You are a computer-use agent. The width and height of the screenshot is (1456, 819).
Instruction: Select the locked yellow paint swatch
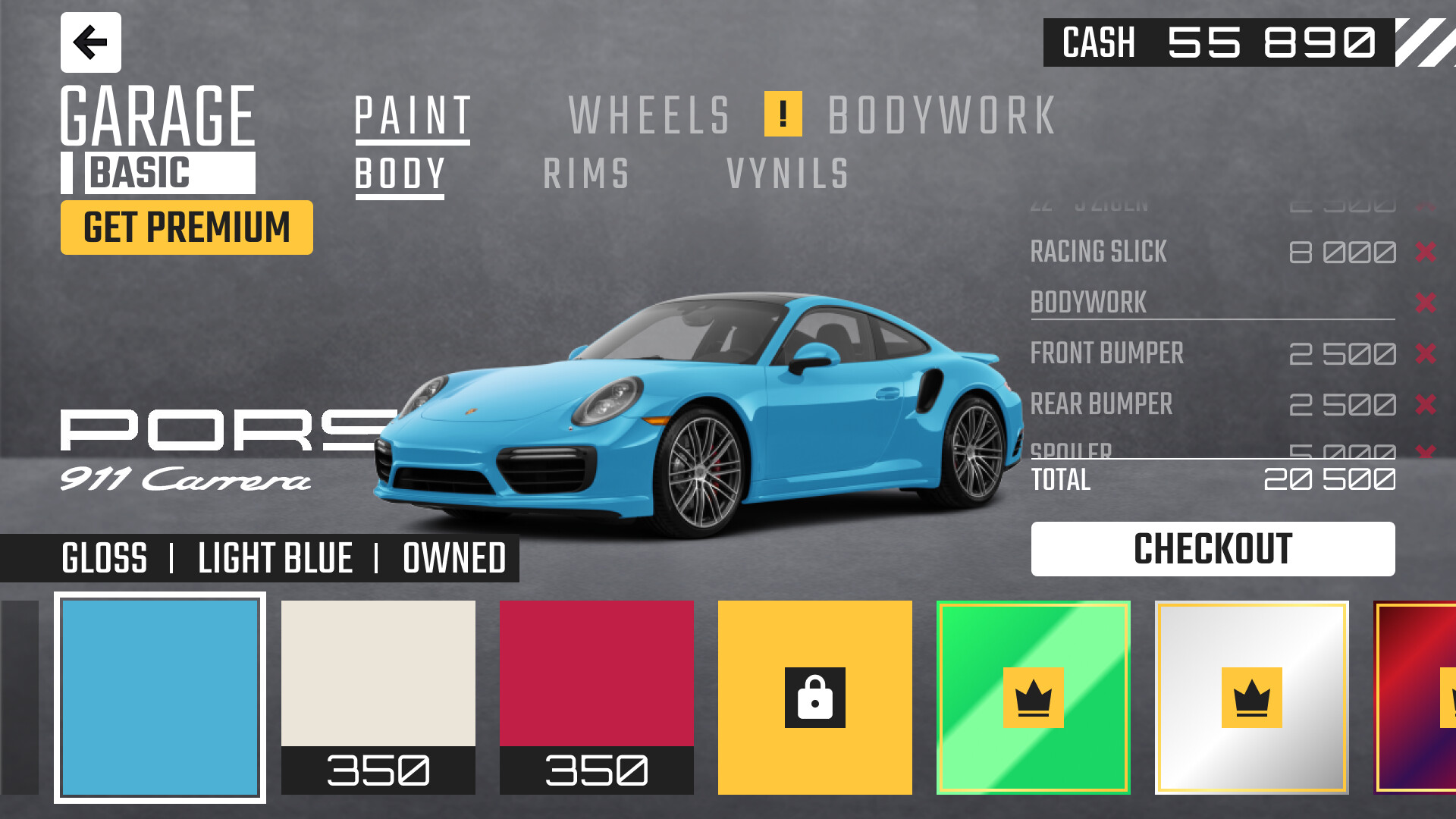815,698
